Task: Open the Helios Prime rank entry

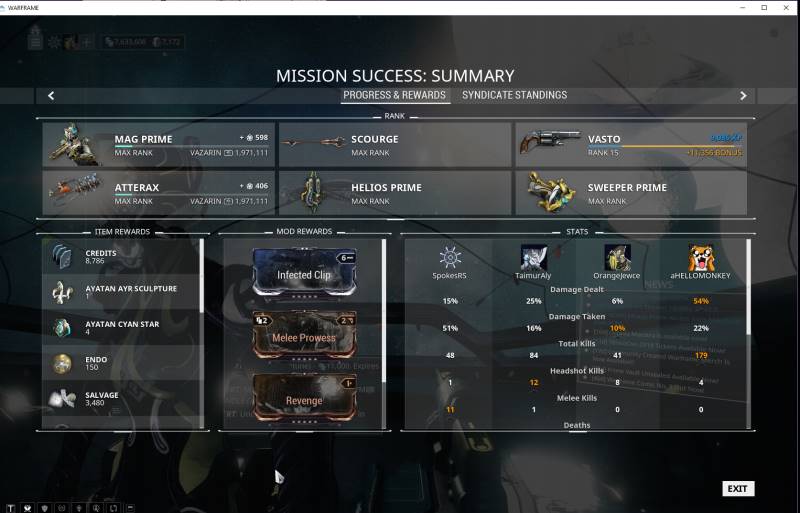Action: (x=395, y=193)
